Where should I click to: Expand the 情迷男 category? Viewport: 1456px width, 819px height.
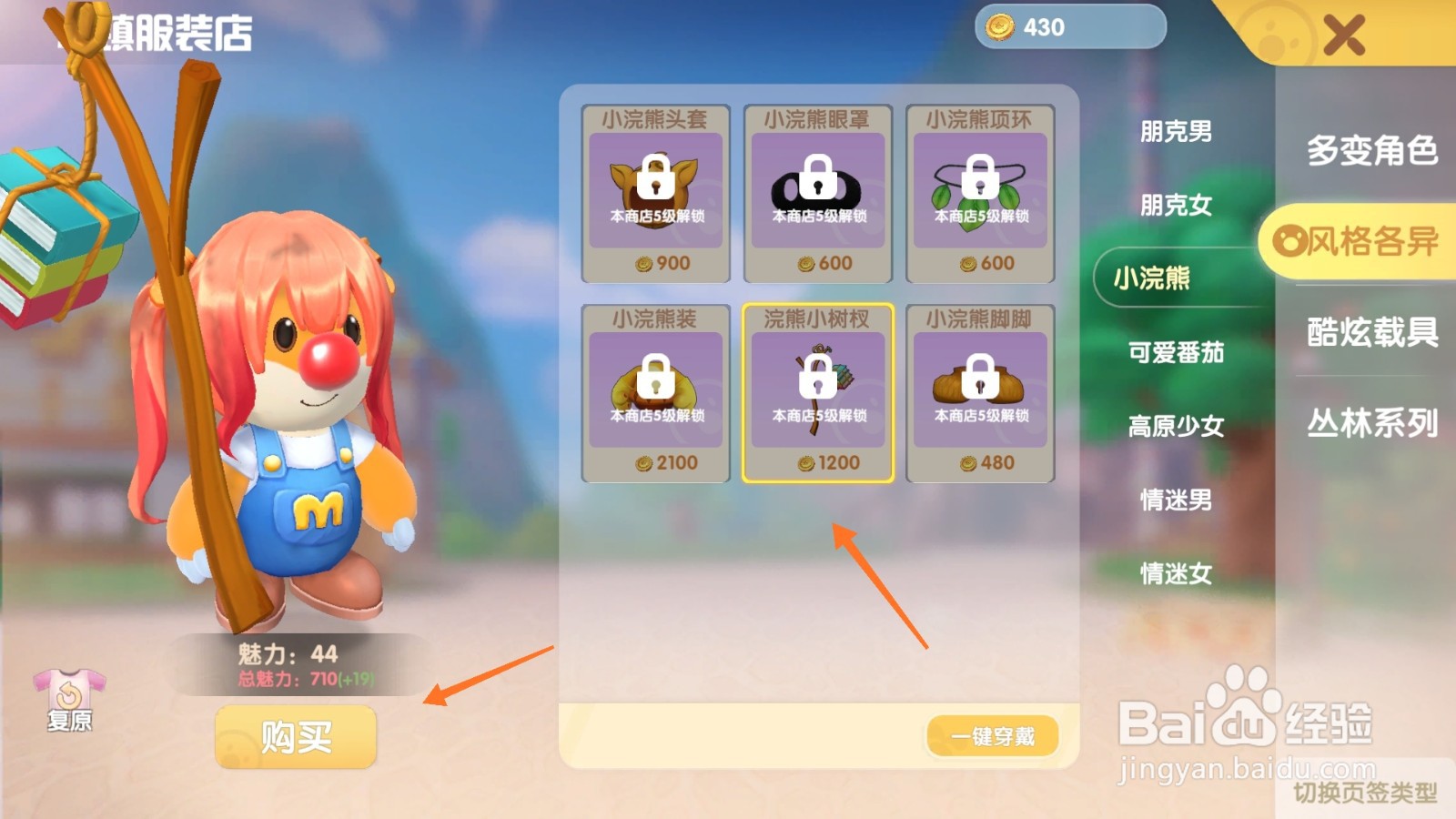[1176, 499]
